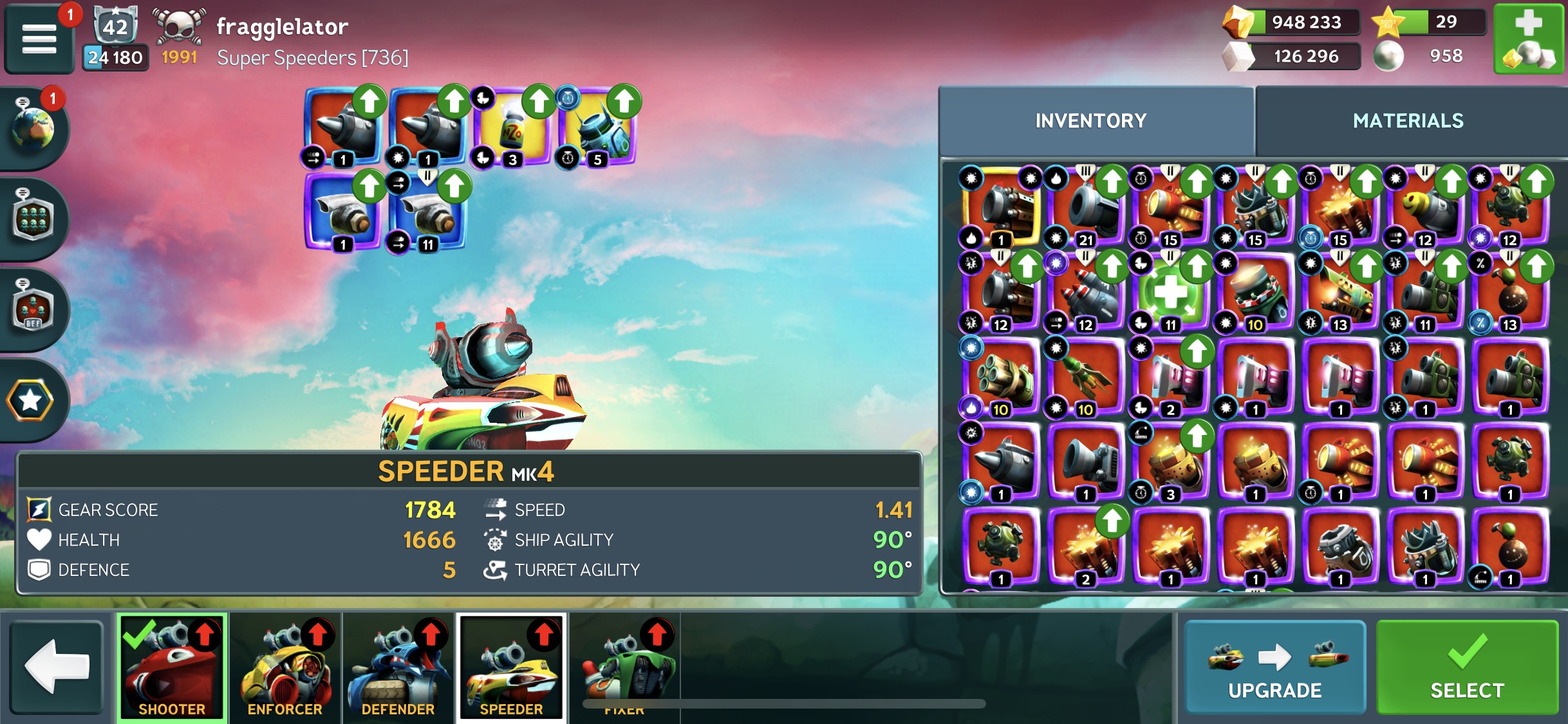Choose the Shooter ship
Image resolution: width=1568 pixels, height=724 pixels.
[x=172, y=667]
